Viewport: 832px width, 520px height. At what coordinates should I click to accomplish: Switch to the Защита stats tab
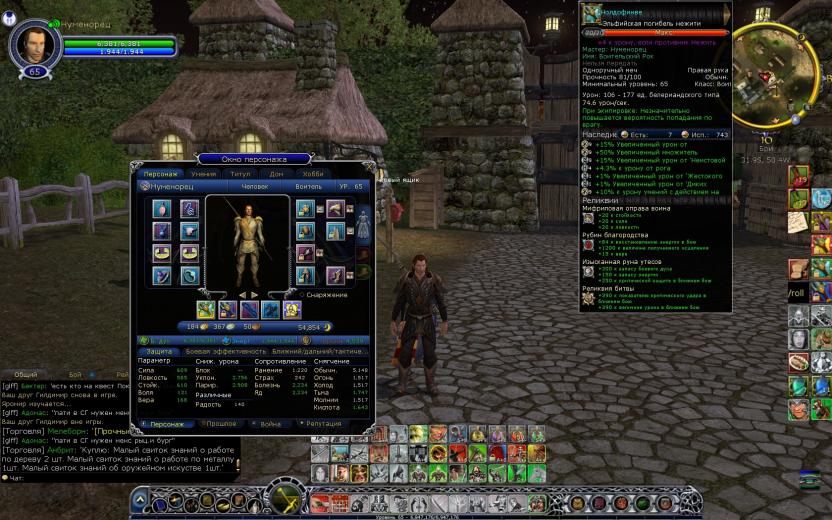point(158,351)
